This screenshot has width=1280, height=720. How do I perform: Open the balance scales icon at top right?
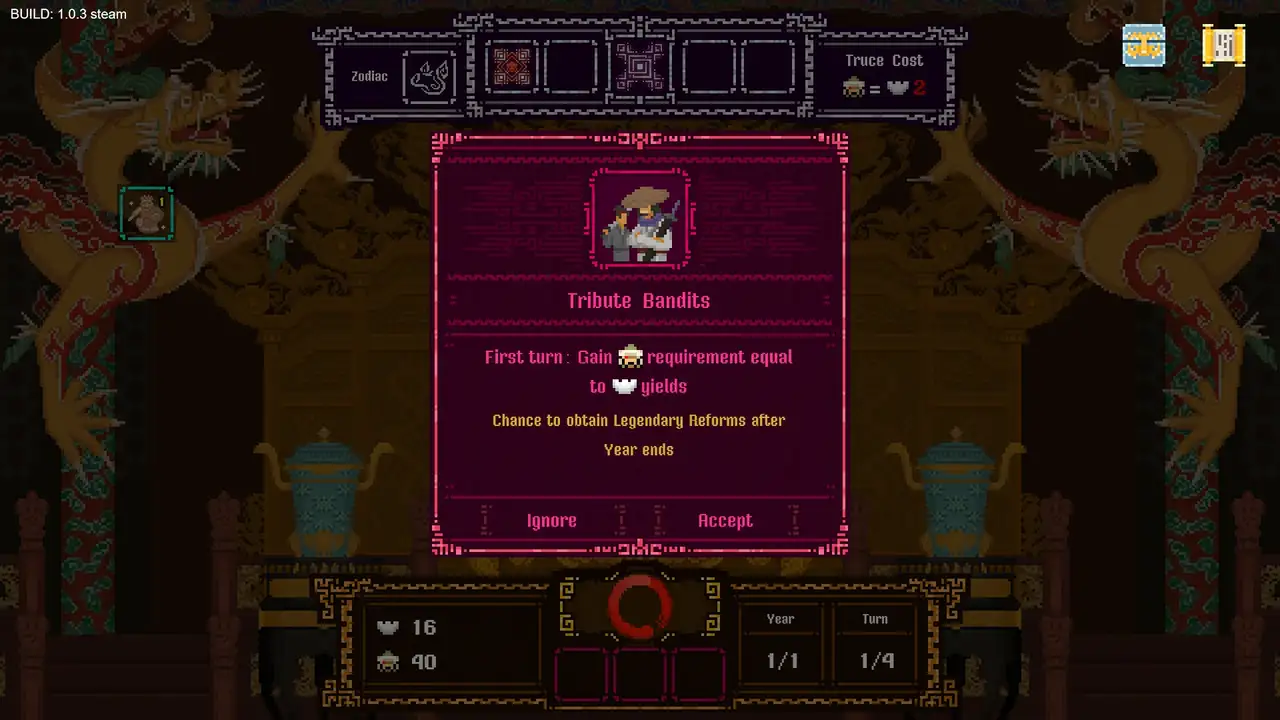[1143, 45]
